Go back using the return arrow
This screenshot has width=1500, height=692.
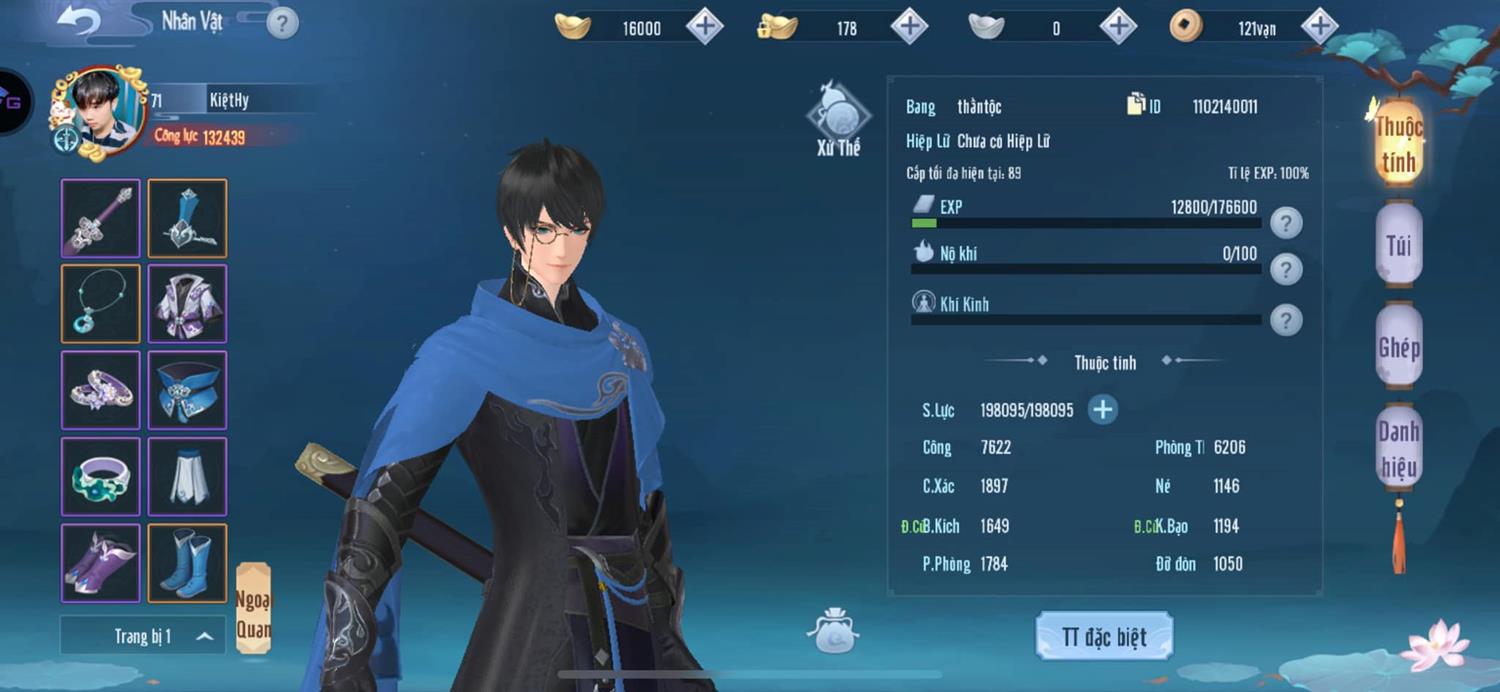tap(77, 19)
